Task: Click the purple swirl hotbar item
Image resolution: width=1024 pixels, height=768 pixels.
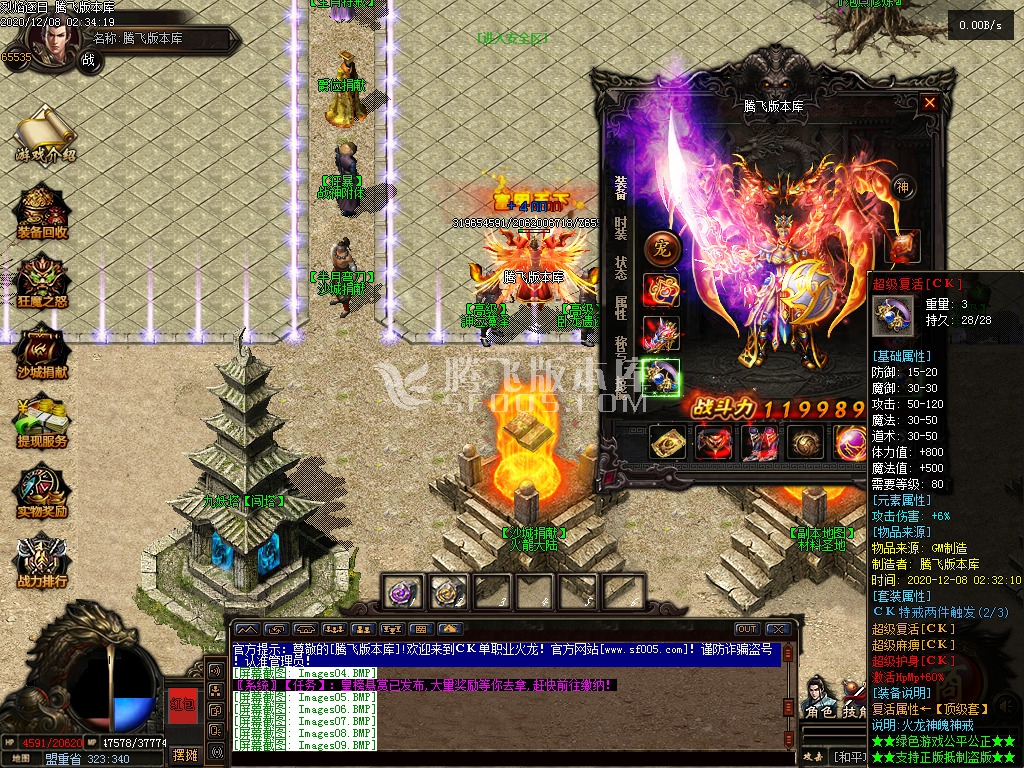Action: tap(403, 592)
